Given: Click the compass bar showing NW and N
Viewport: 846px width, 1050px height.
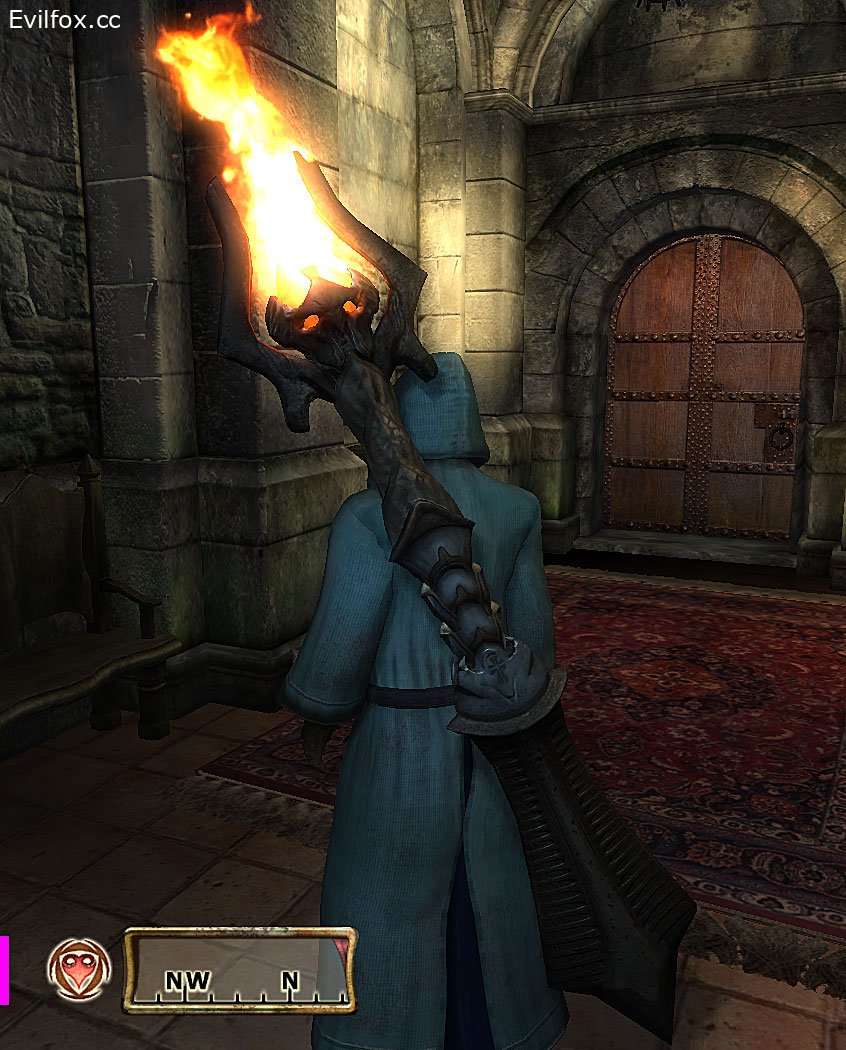Looking at the screenshot, I should click(x=239, y=970).
